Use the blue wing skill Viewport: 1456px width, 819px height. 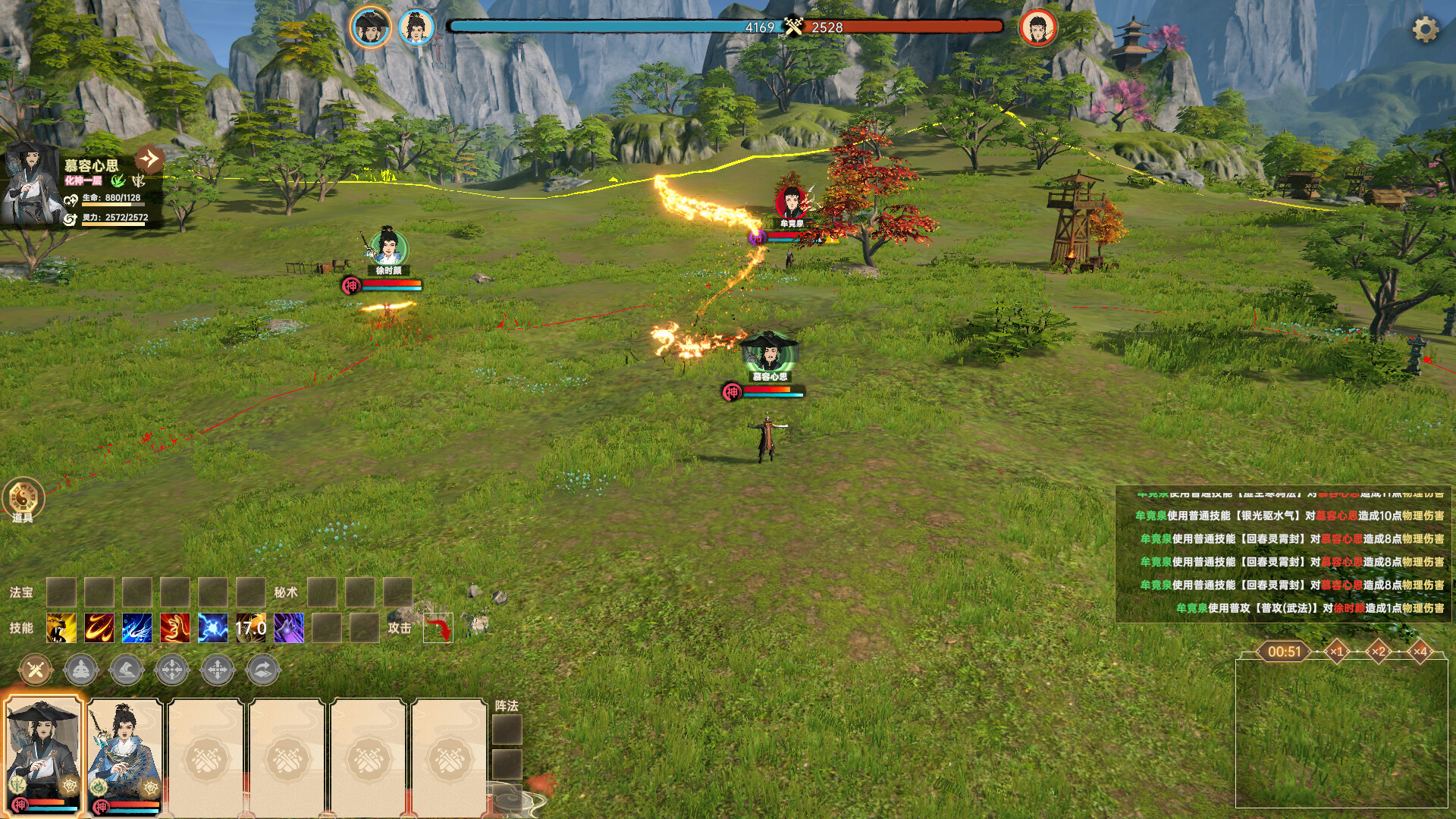[x=136, y=628]
